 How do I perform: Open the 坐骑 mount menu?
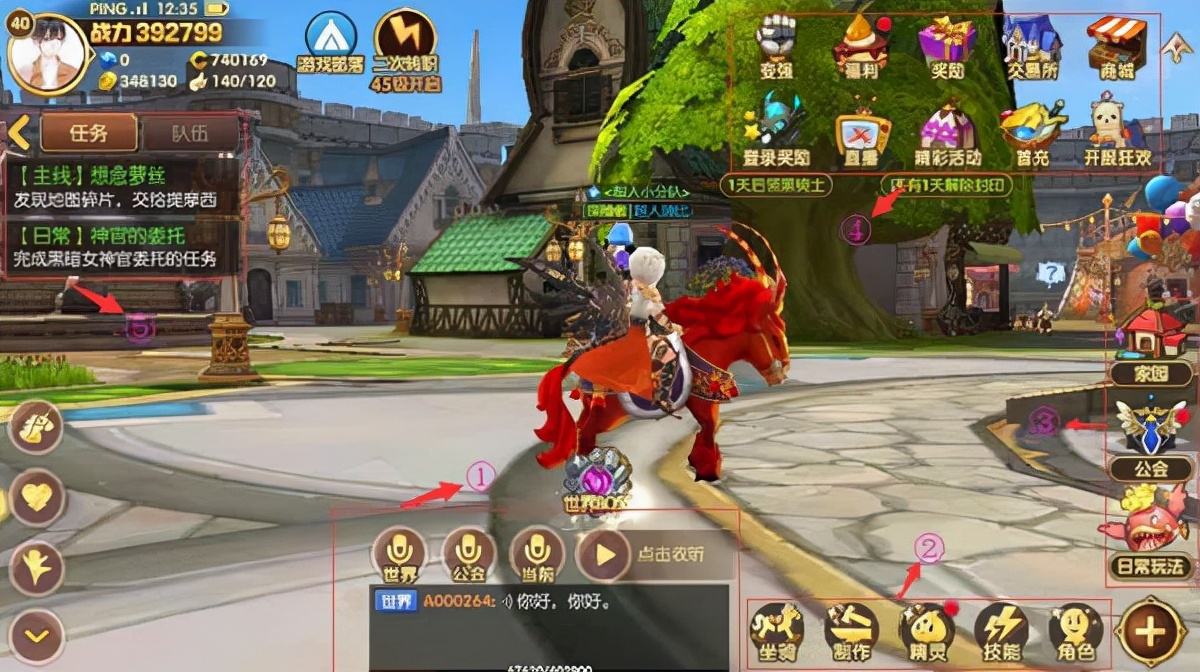tap(777, 632)
